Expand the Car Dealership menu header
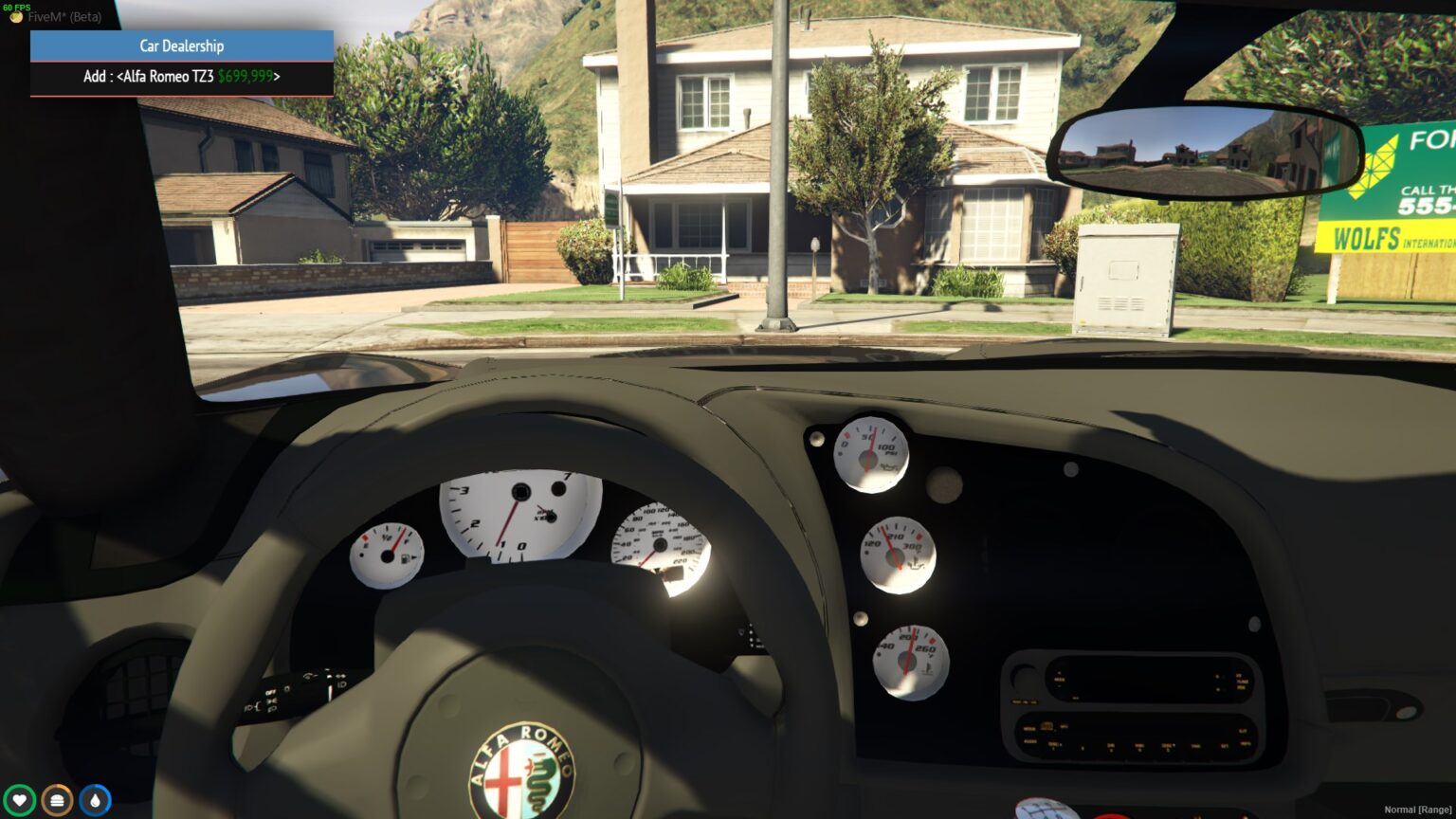The image size is (1456, 819). [x=181, y=45]
